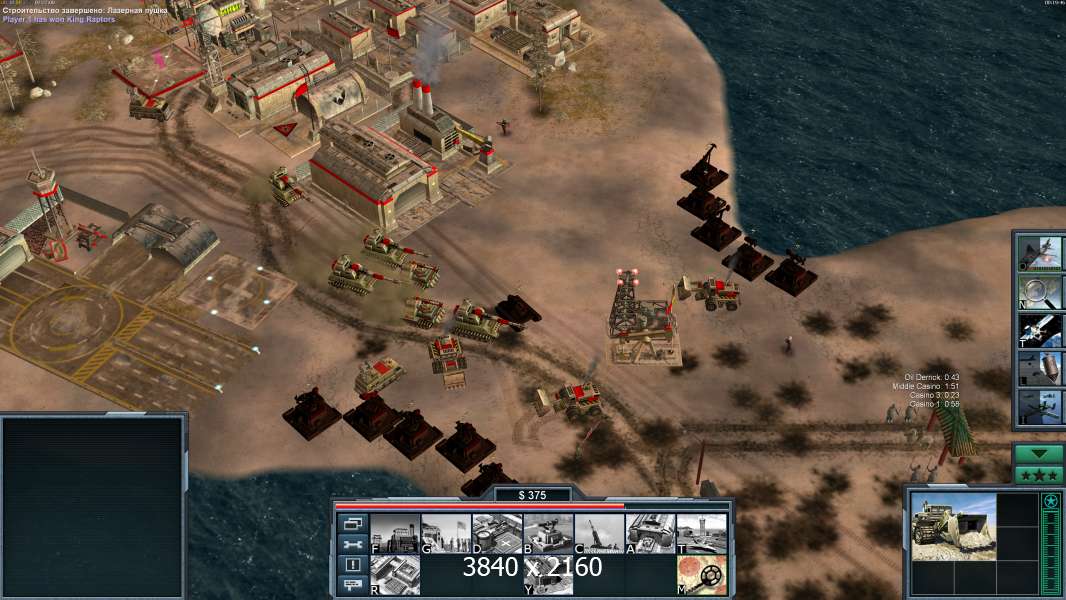
Task: Build the gun turret defense (B)
Action: [x=548, y=534]
